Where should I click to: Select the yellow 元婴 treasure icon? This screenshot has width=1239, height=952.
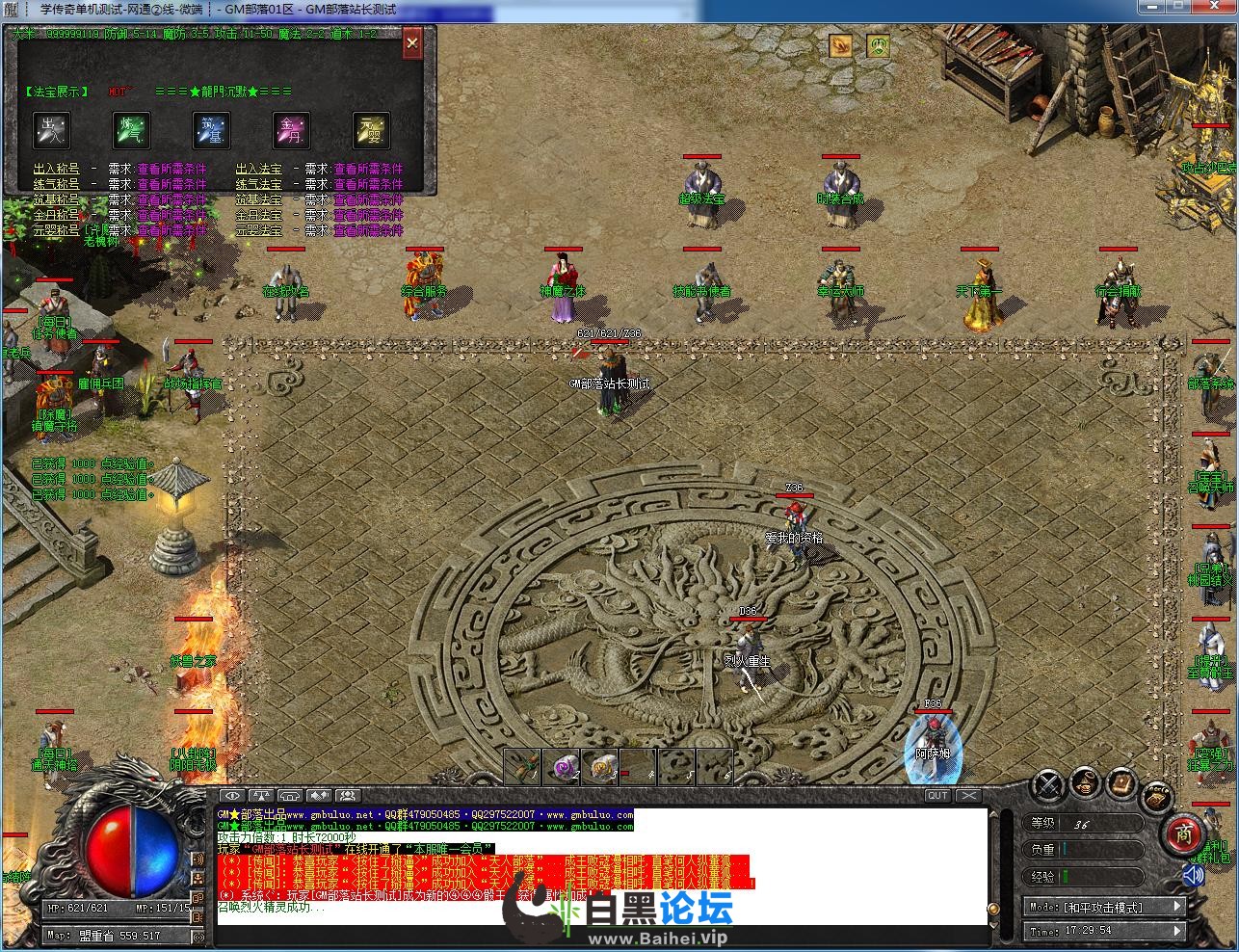(371, 129)
